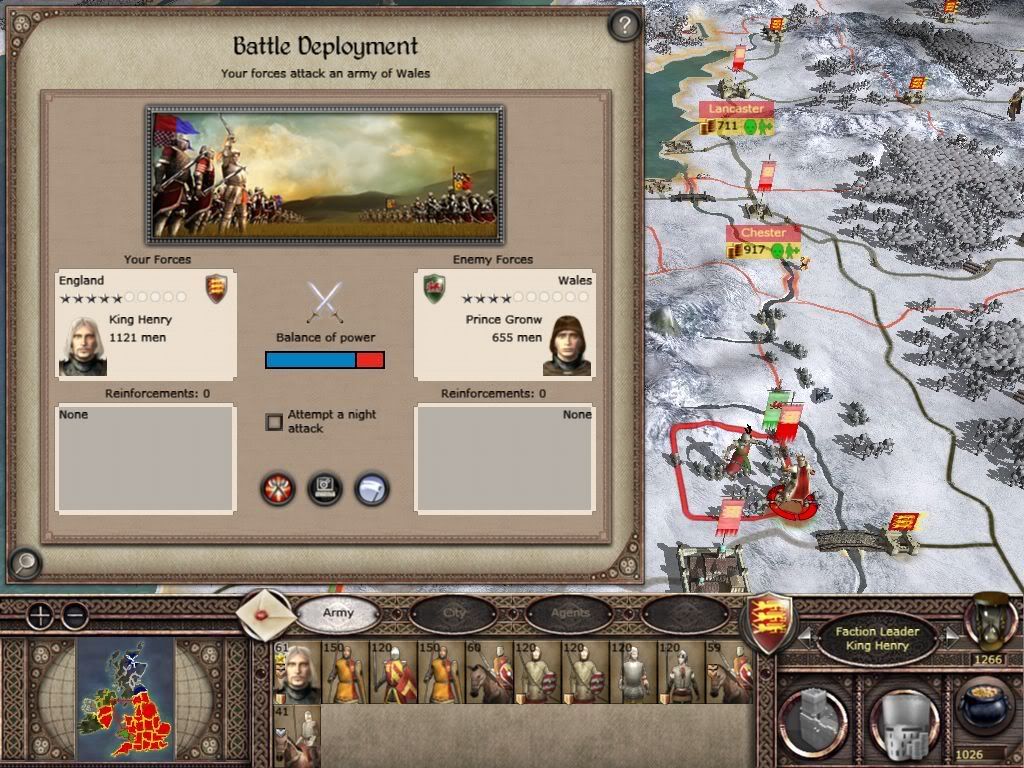The height and width of the screenshot is (768, 1024).
Task: Open the message scroll with red seal
Action: tap(266, 613)
